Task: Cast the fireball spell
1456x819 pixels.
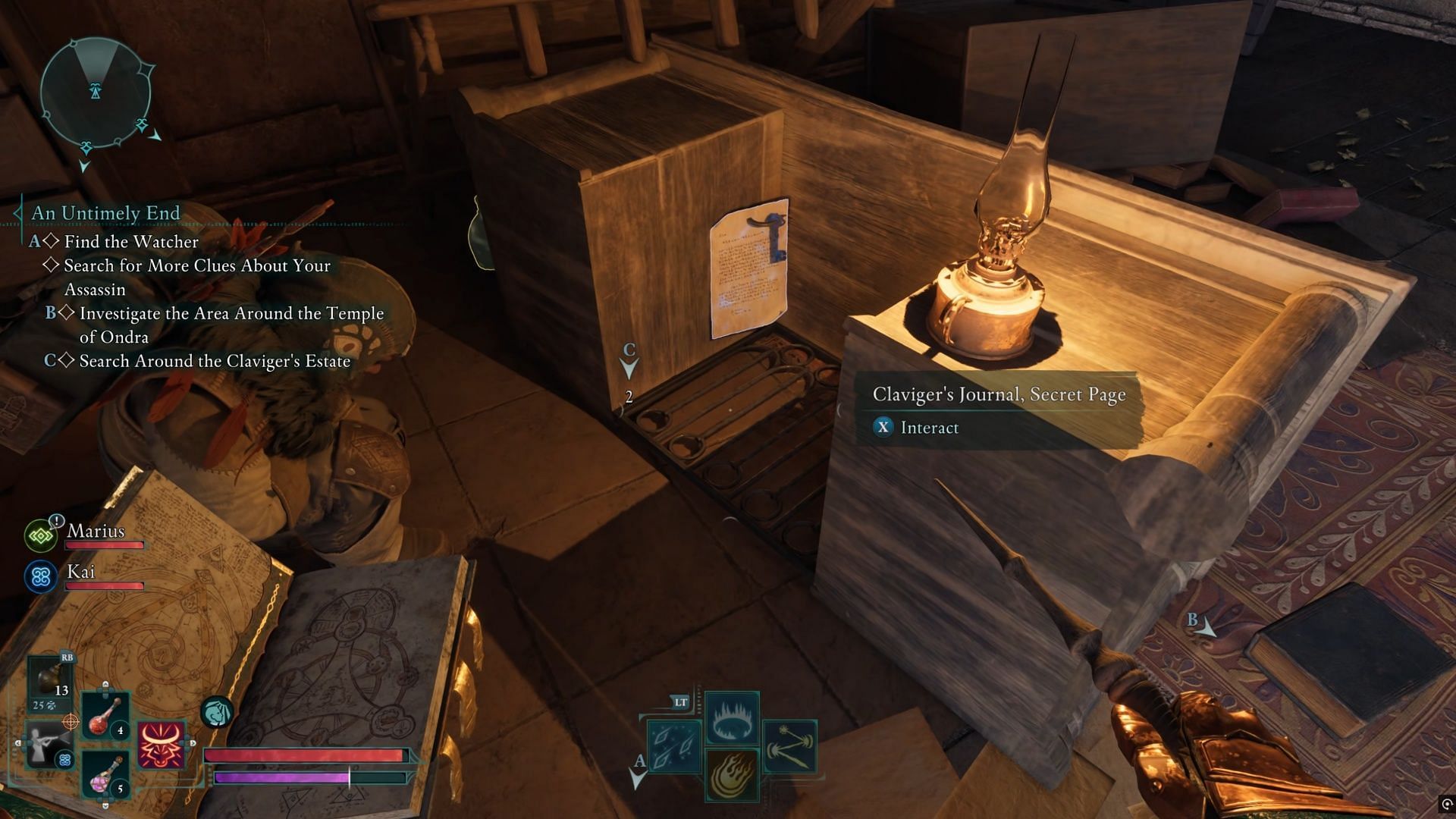Action: pyautogui.click(x=732, y=775)
